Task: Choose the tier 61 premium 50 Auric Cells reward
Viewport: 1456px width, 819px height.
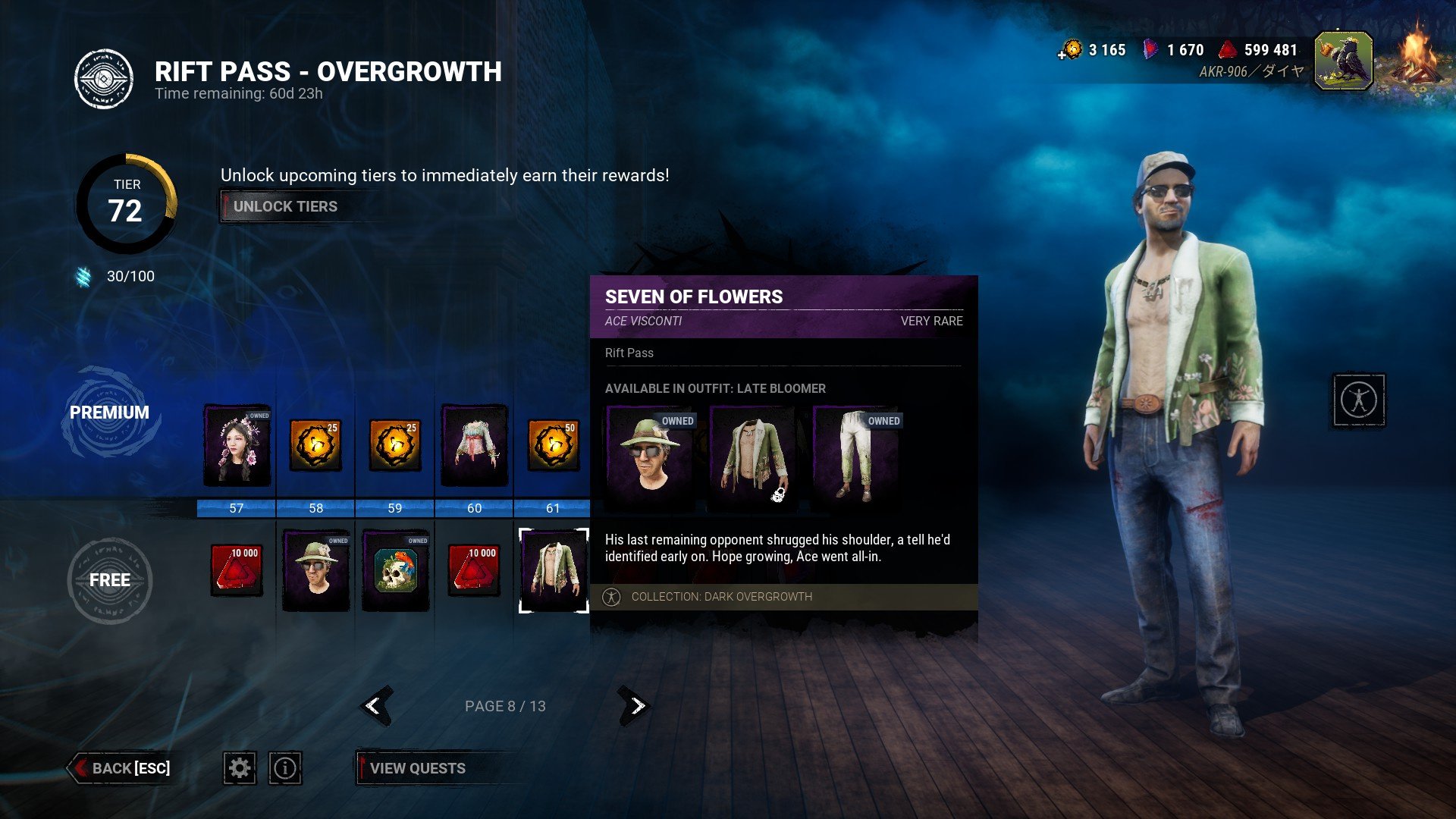Action: pyautogui.click(x=554, y=445)
